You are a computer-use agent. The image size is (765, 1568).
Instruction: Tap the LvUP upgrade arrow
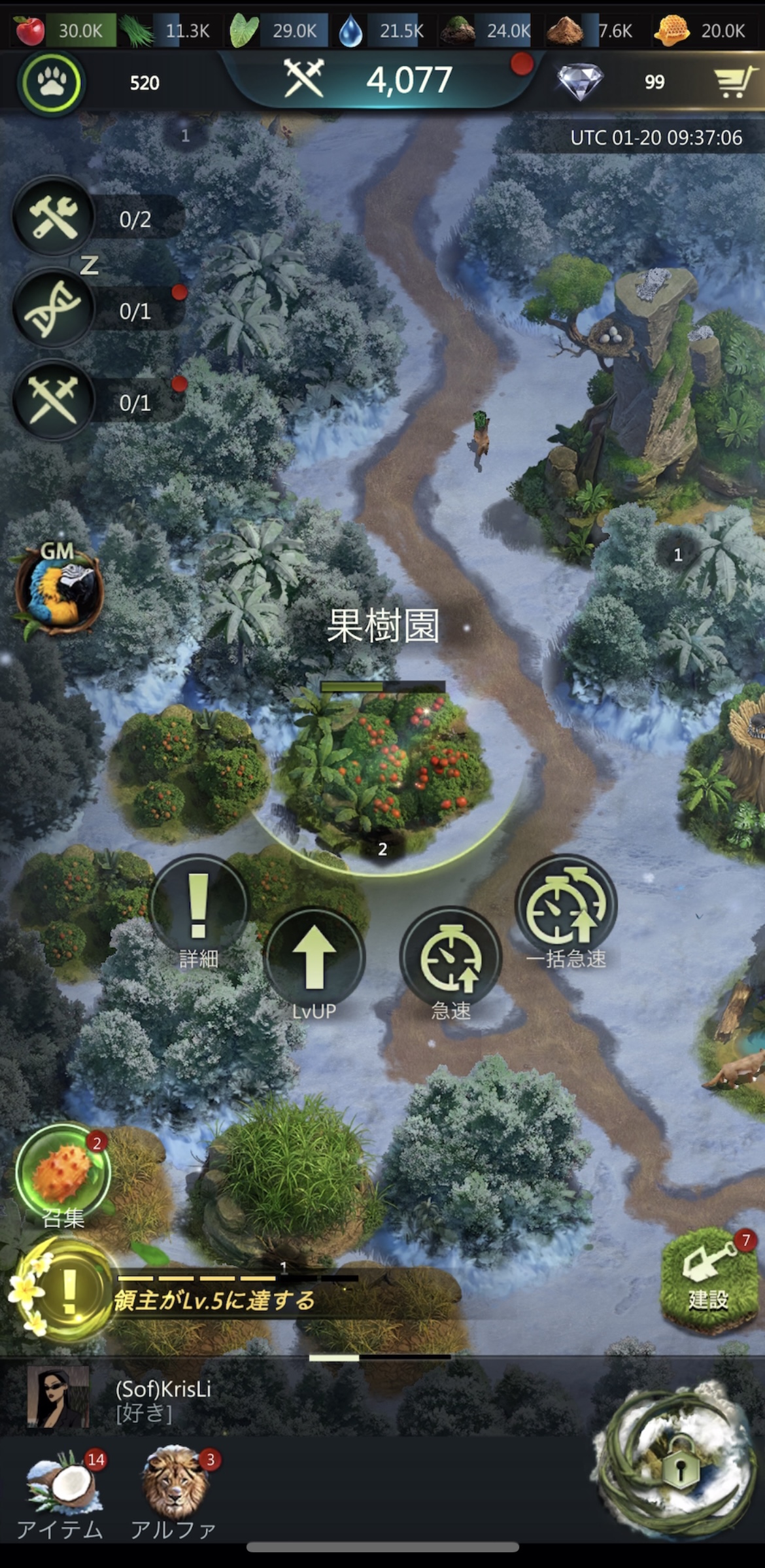click(x=314, y=958)
